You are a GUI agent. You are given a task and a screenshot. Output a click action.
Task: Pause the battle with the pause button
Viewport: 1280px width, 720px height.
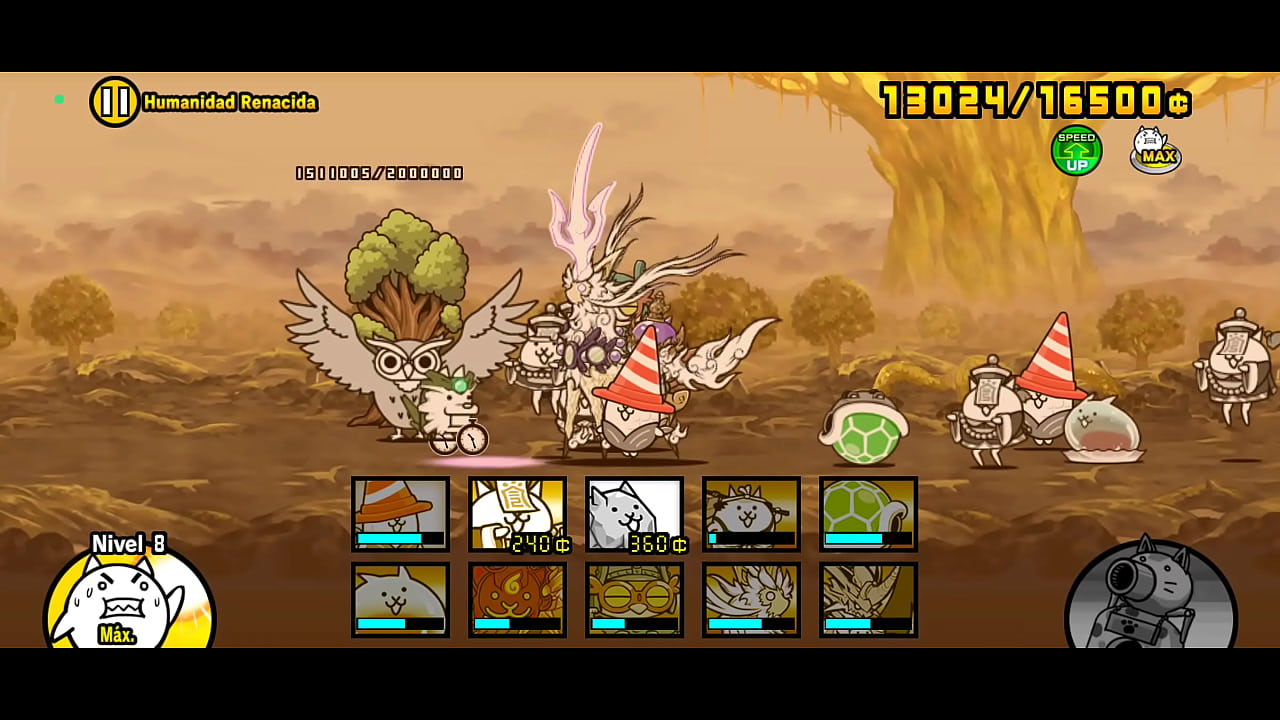pos(115,102)
